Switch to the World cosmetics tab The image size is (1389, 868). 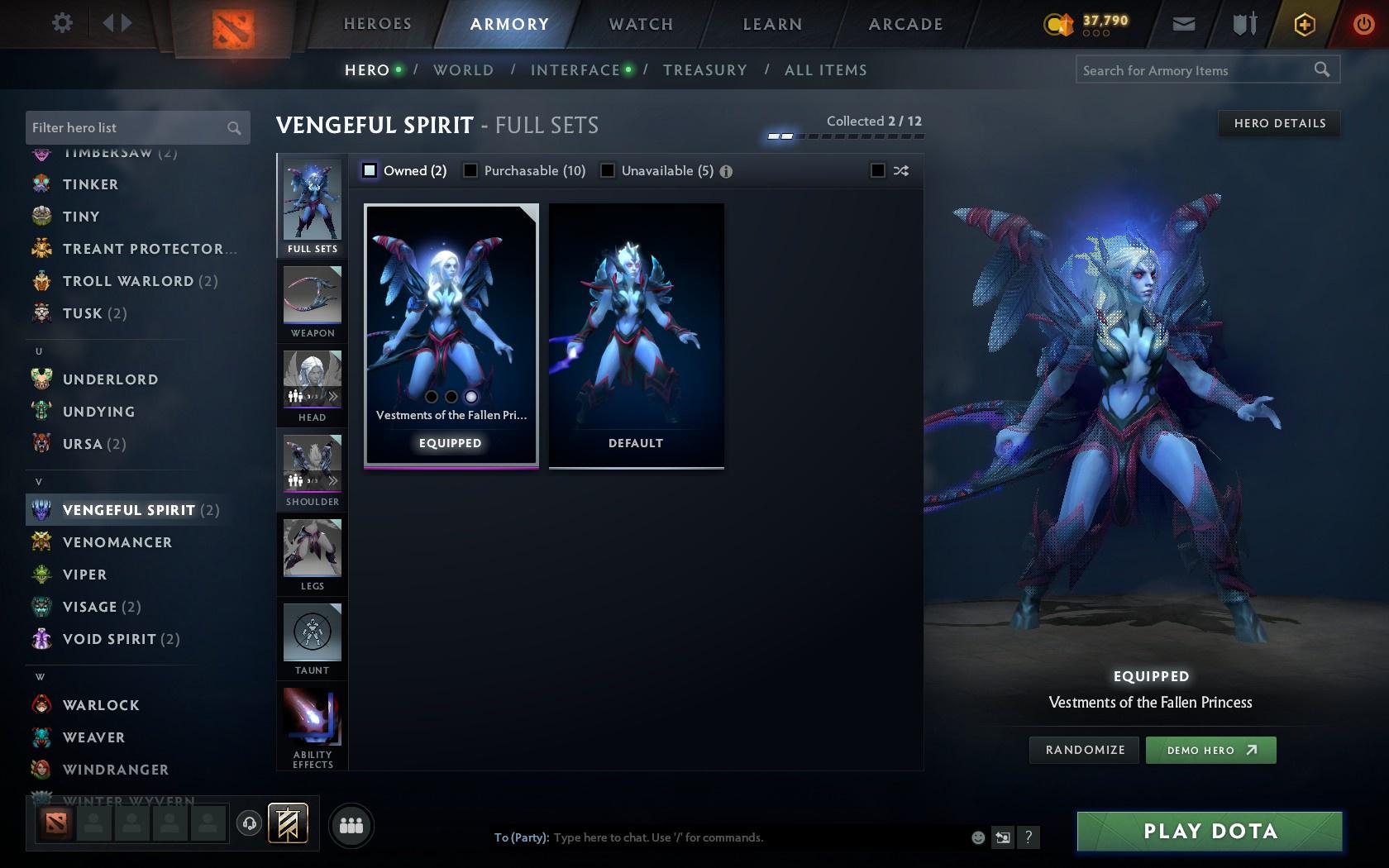tap(463, 70)
